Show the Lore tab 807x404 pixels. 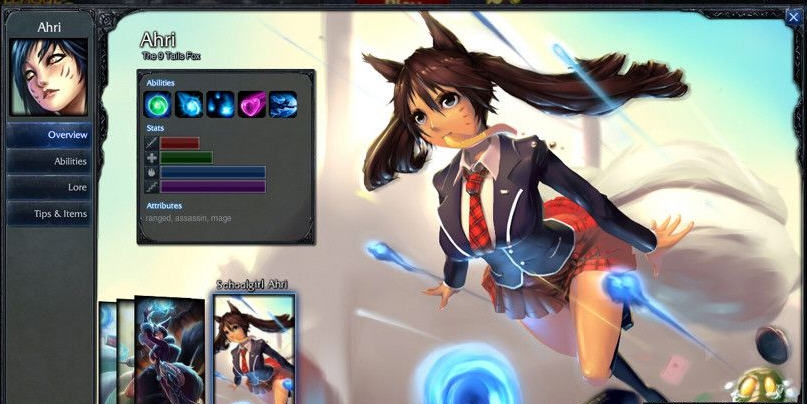point(49,187)
